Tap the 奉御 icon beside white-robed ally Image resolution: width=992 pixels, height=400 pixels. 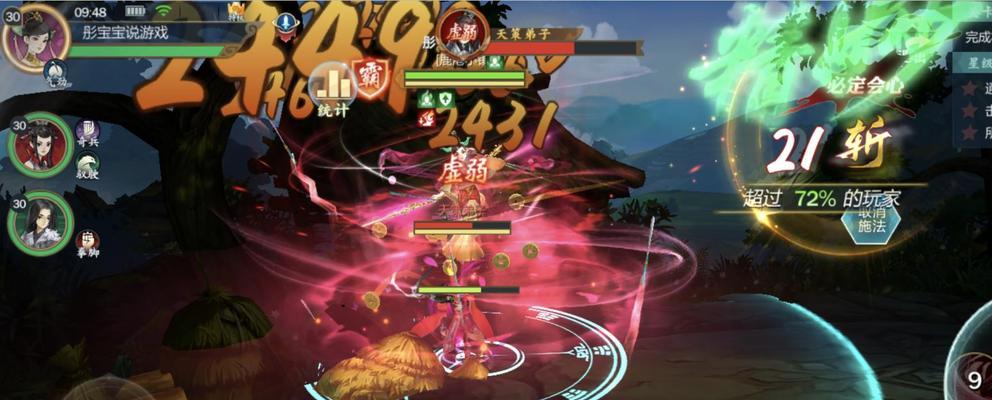click(x=88, y=242)
